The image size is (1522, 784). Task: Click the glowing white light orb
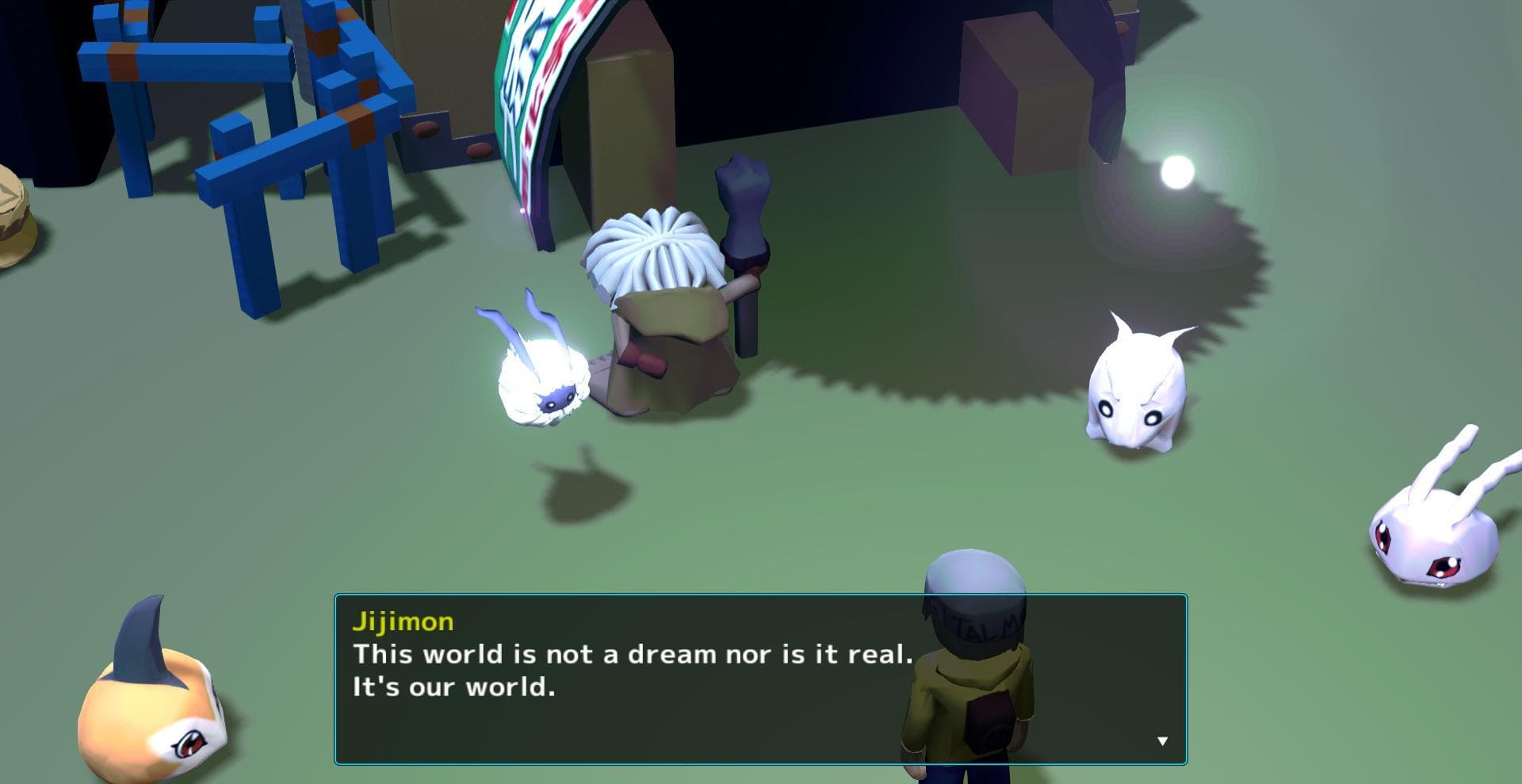(x=1179, y=170)
